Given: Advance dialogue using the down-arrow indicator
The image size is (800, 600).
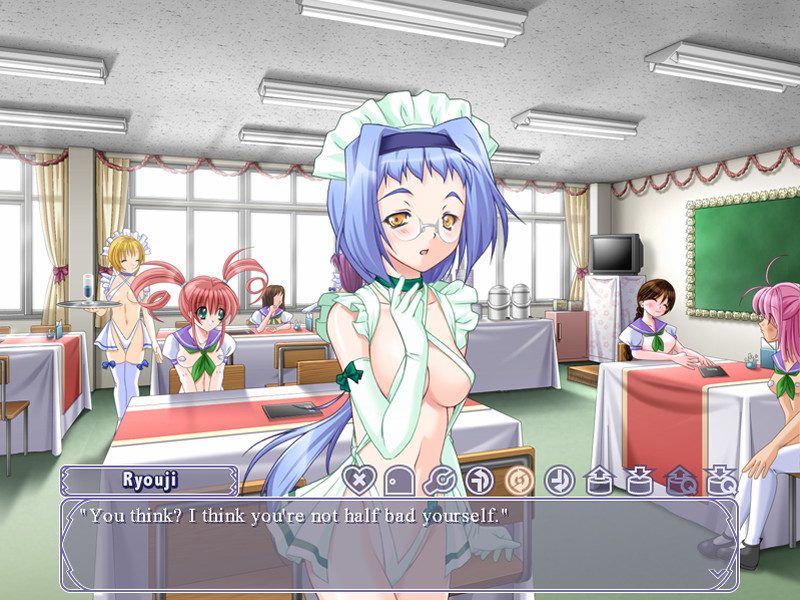Looking at the screenshot, I should click(717, 573).
